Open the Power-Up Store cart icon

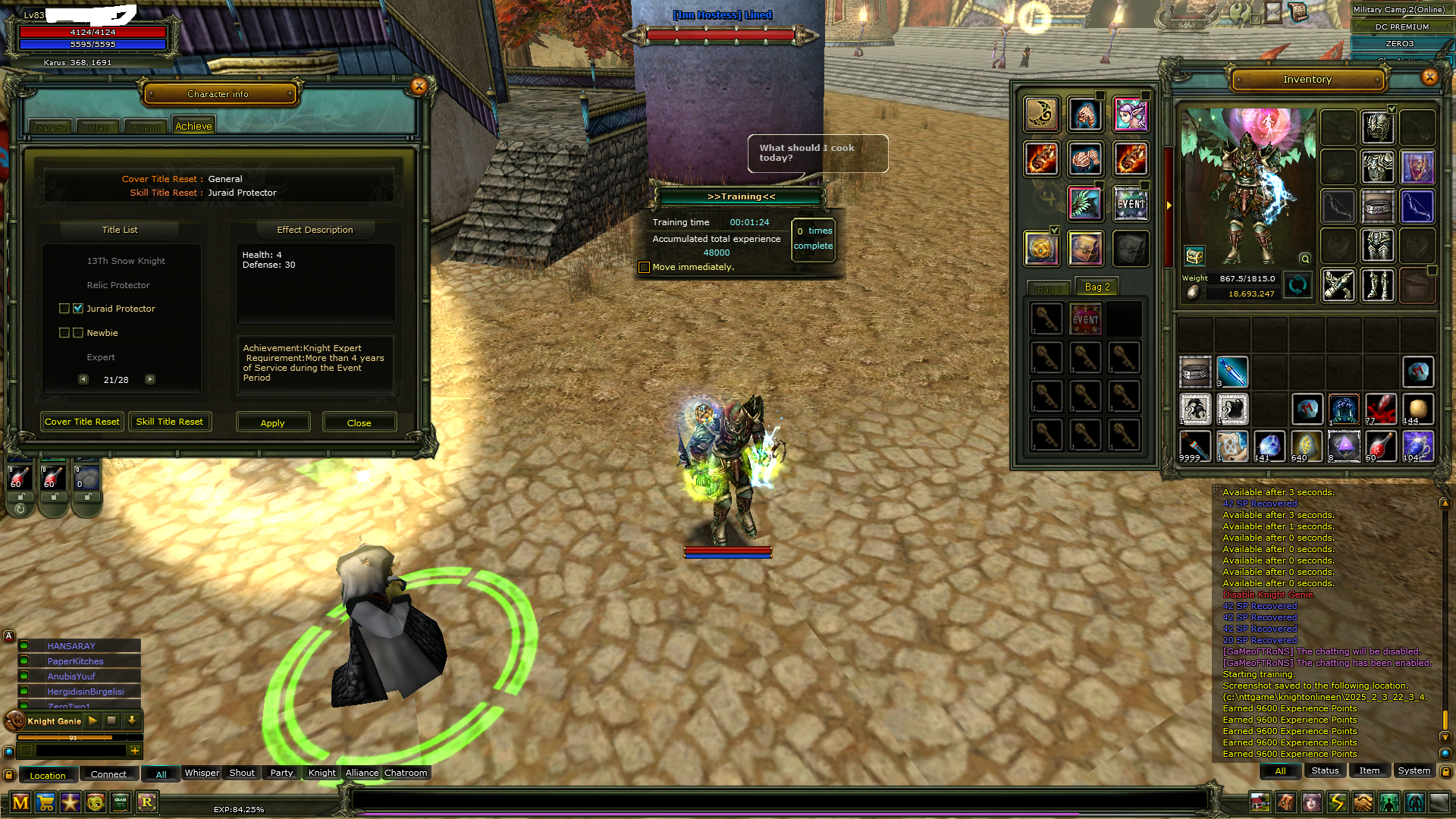(47, 802)
